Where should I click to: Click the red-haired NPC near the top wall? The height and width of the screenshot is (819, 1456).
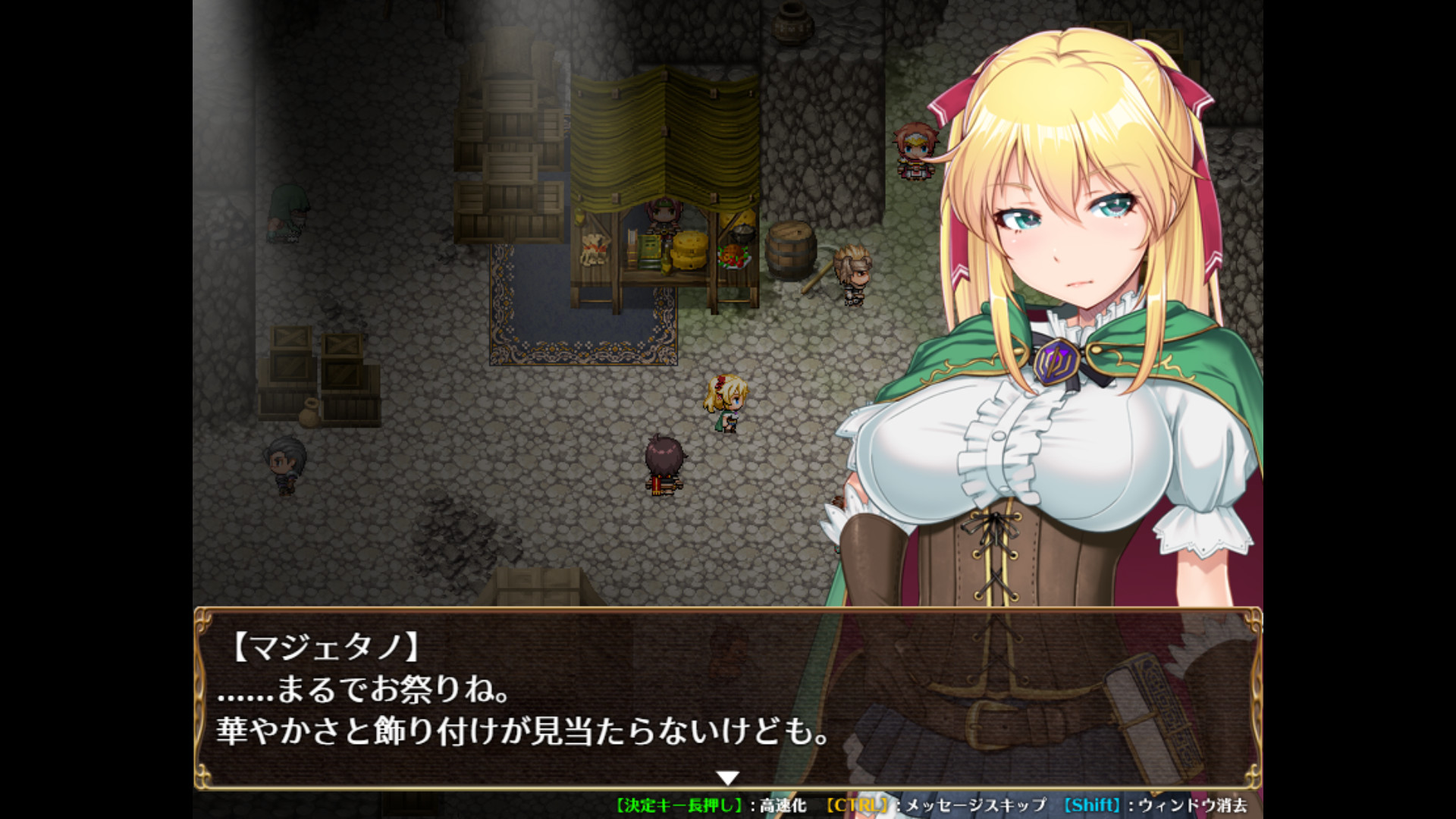point(914,148)
